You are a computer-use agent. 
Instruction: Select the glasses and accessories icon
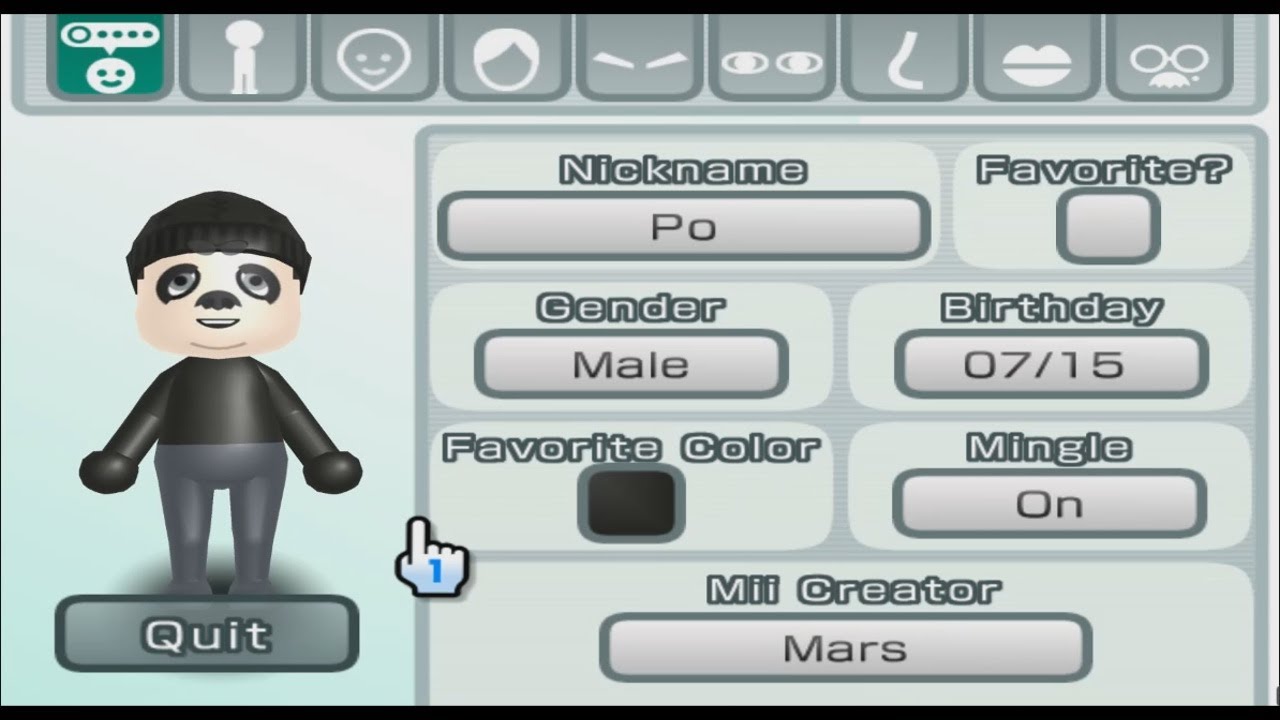[1167, 57]
